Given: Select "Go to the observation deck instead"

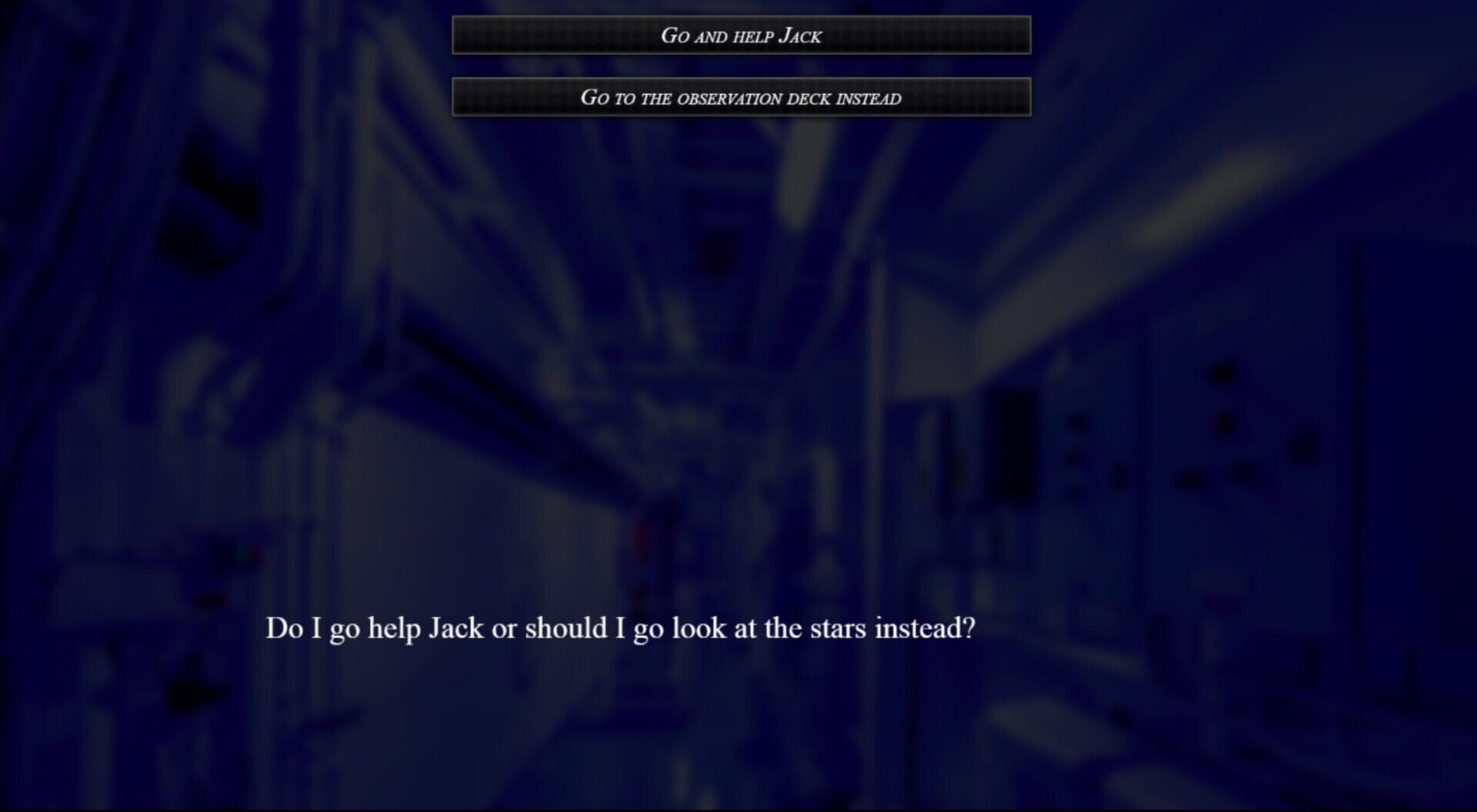Looking at the screenshot, I should (x=742, y=98).
